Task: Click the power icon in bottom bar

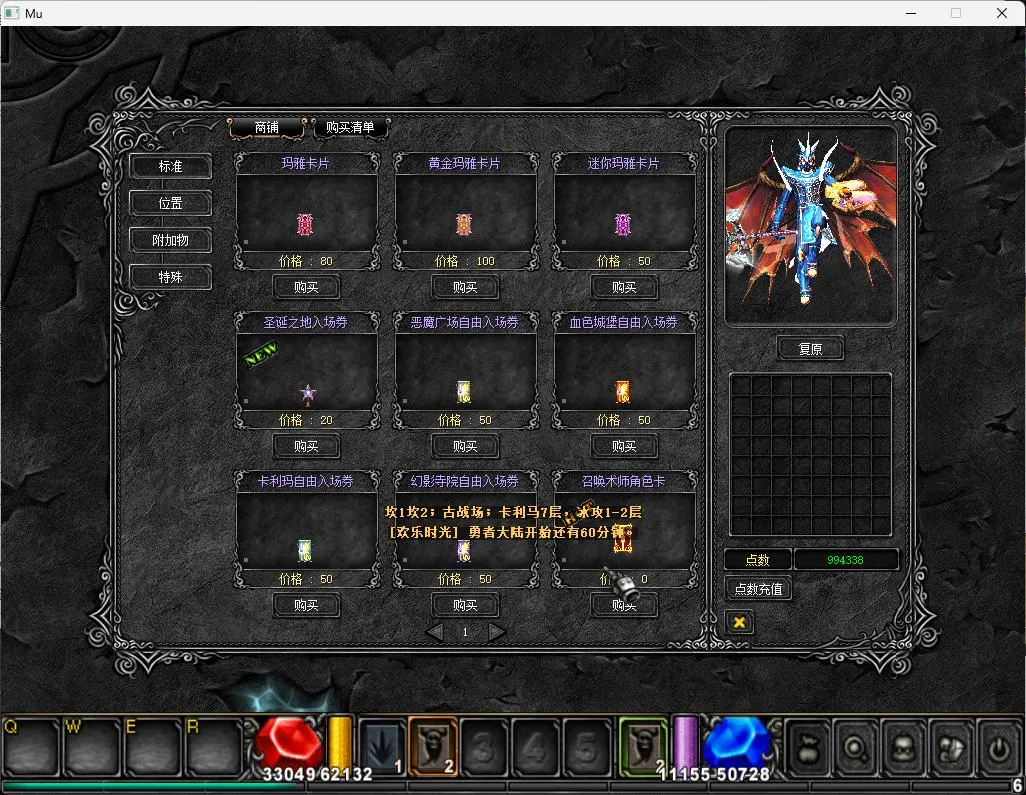Action: (997, 747)
